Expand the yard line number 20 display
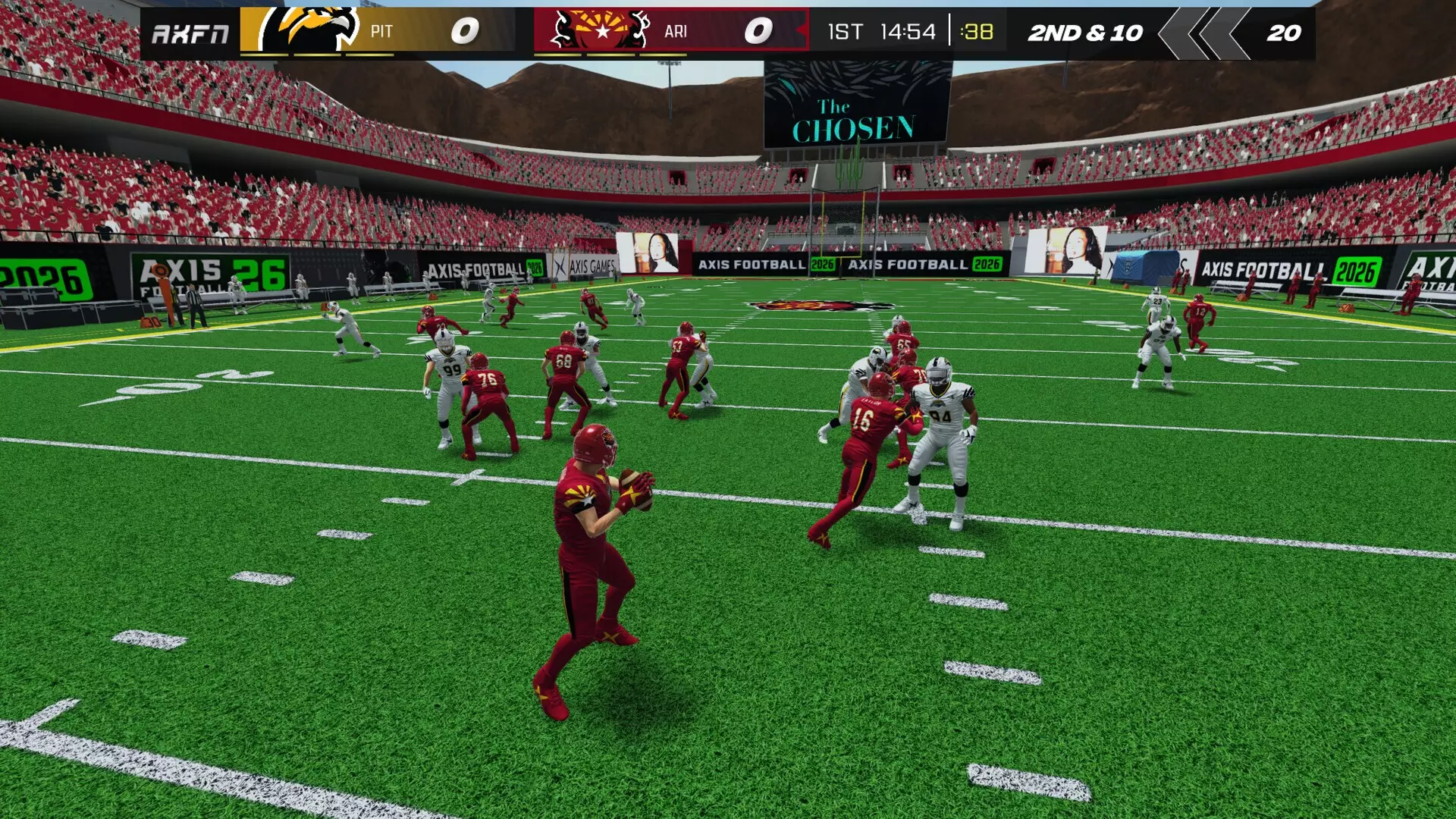The height and width of the screenshot is (819, 1456). pos(1282,34)
